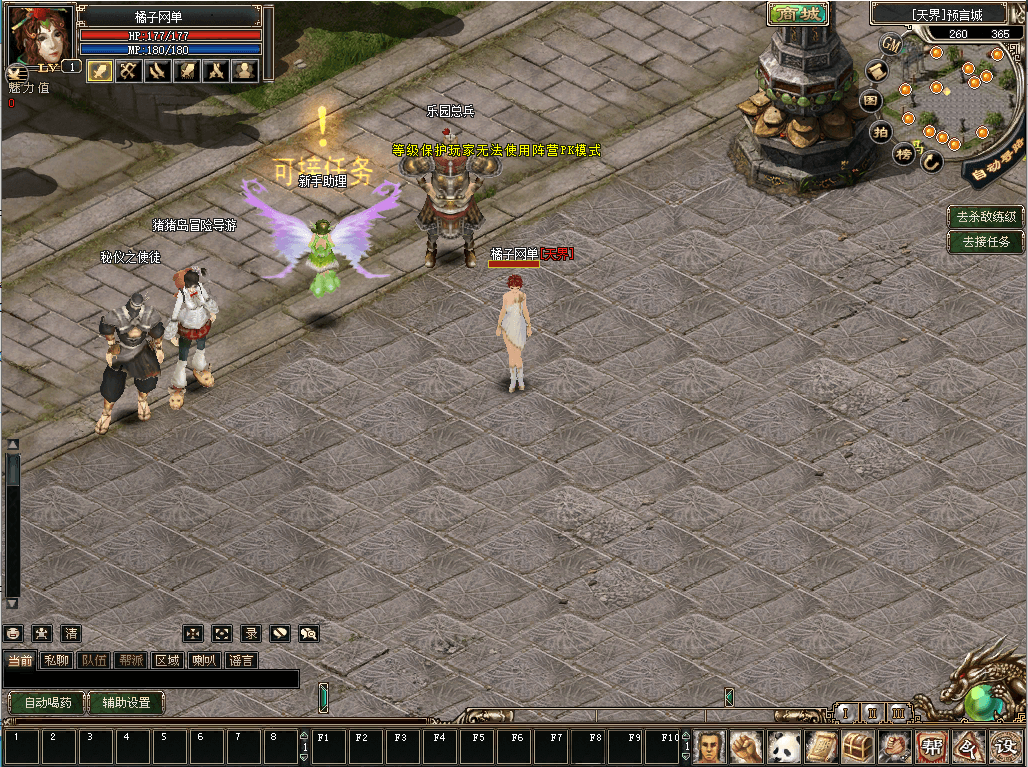This screenshot has width=1028, height=767.
Task: Switch to the 队伍 chat tab
Action: click(95, 660)
